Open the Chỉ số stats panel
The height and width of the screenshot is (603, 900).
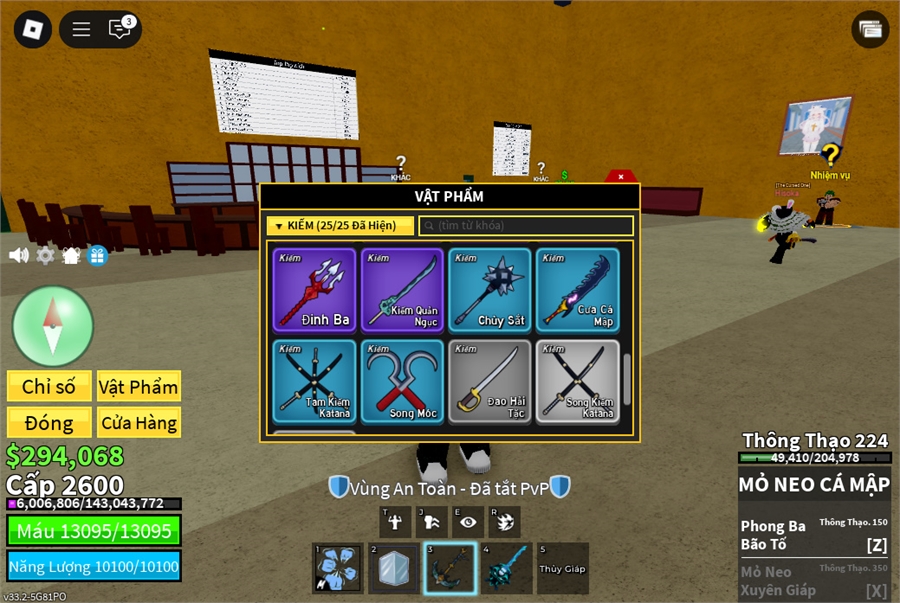click(x=49, y=387)
